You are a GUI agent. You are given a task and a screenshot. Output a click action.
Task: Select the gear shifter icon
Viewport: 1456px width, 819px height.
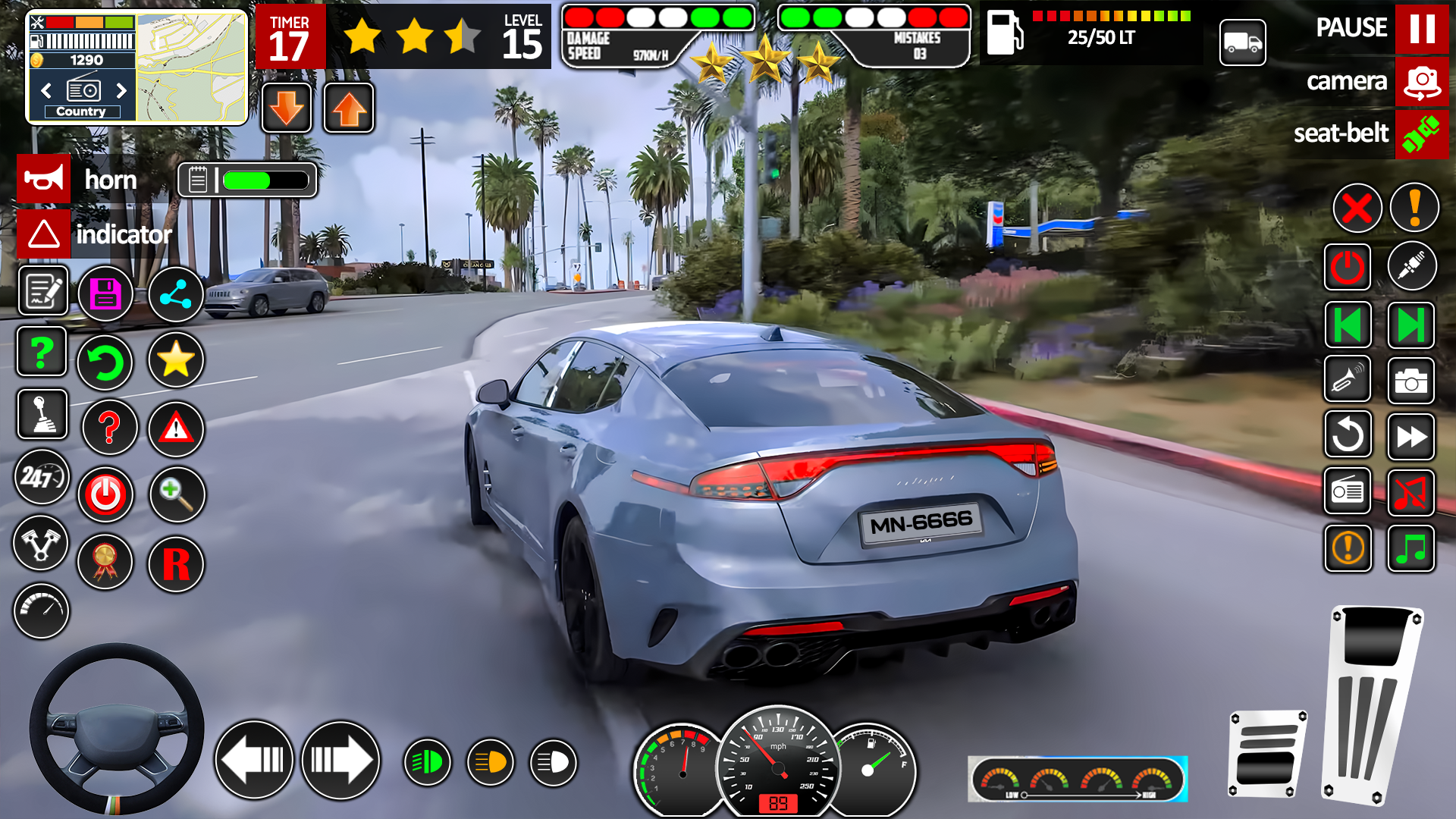coord(44,415)
